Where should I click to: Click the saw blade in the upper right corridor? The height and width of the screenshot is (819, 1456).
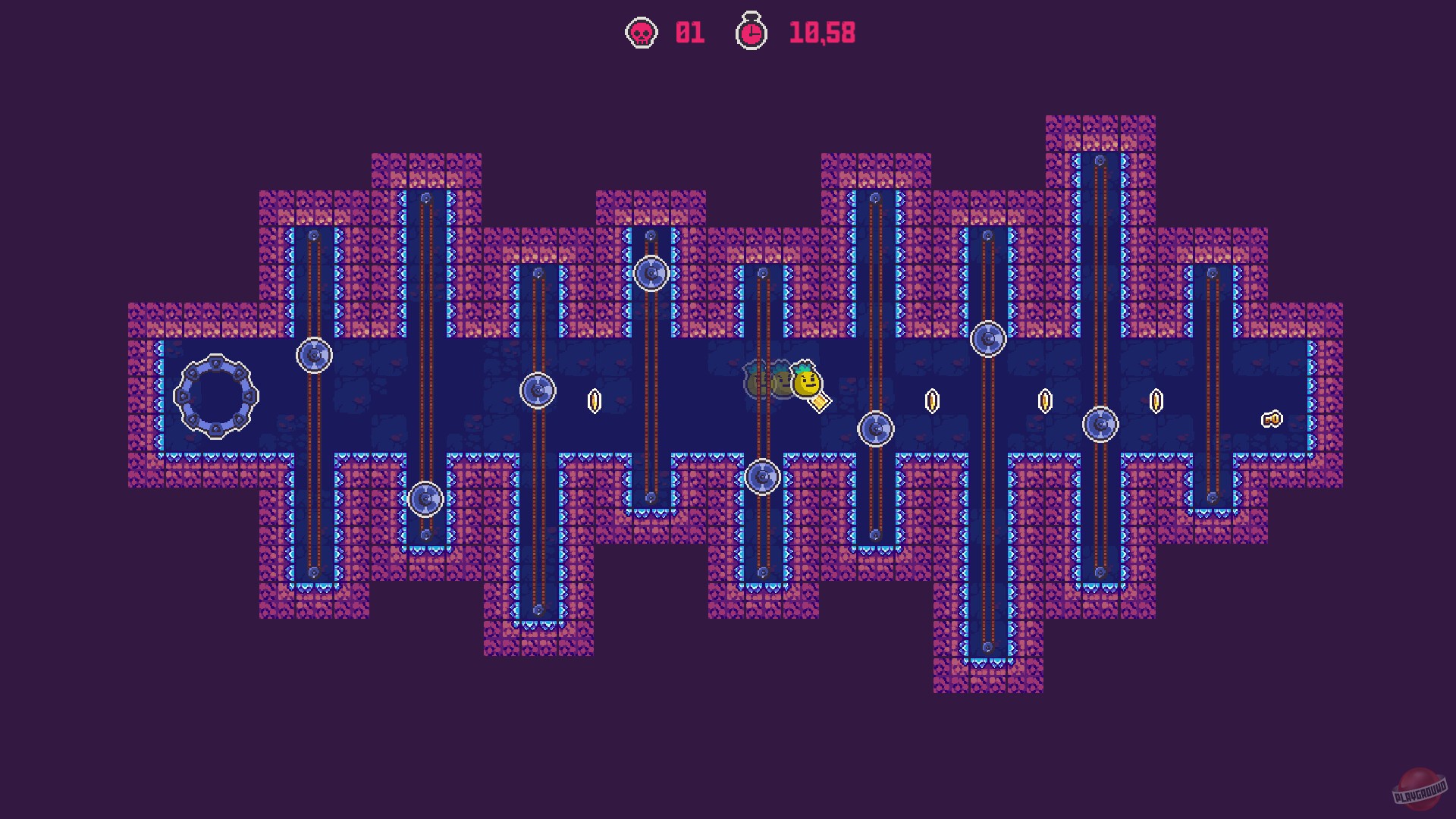tap(987, 337)
